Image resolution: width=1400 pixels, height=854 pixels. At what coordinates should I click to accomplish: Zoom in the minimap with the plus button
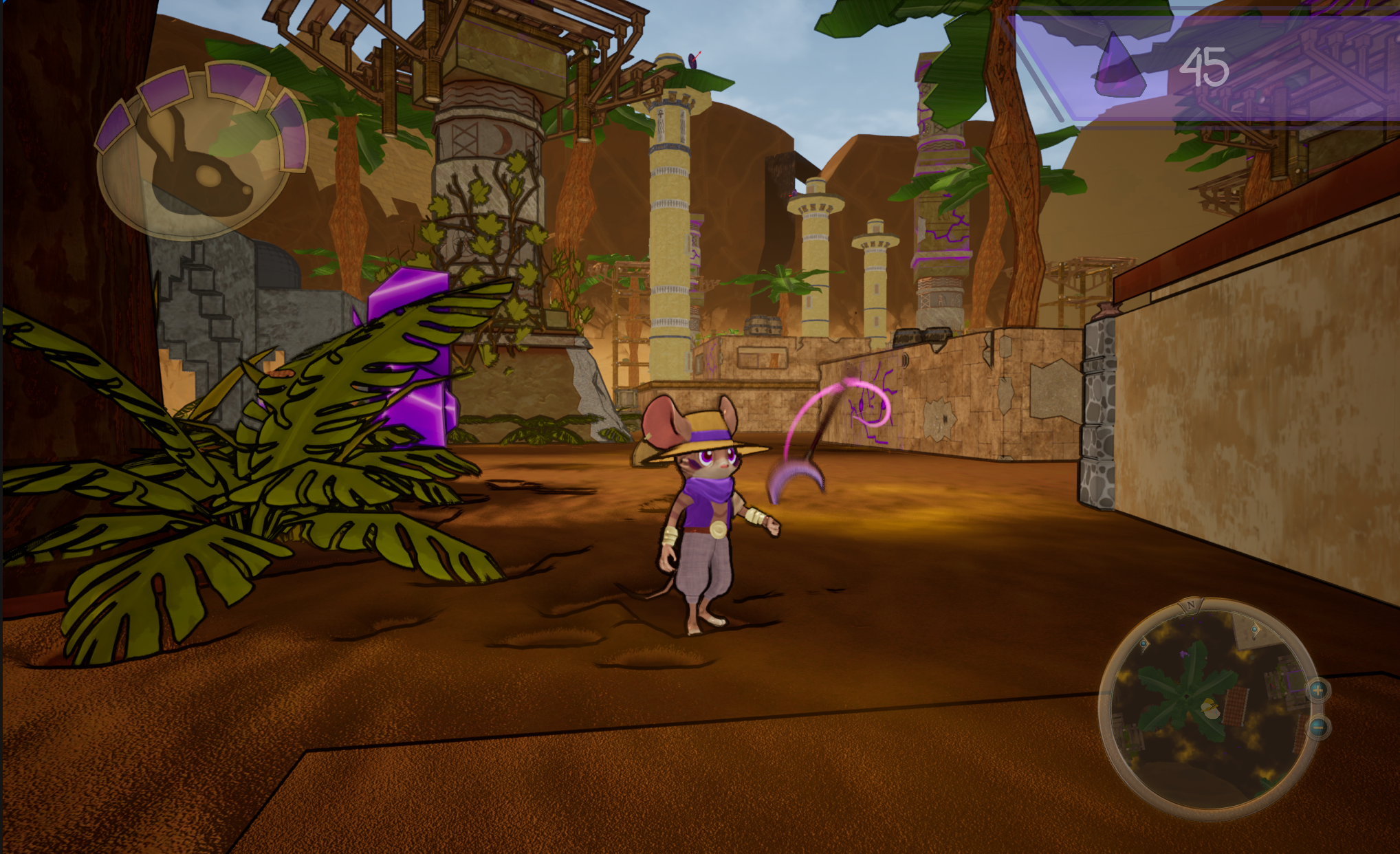pos(1317,690)
